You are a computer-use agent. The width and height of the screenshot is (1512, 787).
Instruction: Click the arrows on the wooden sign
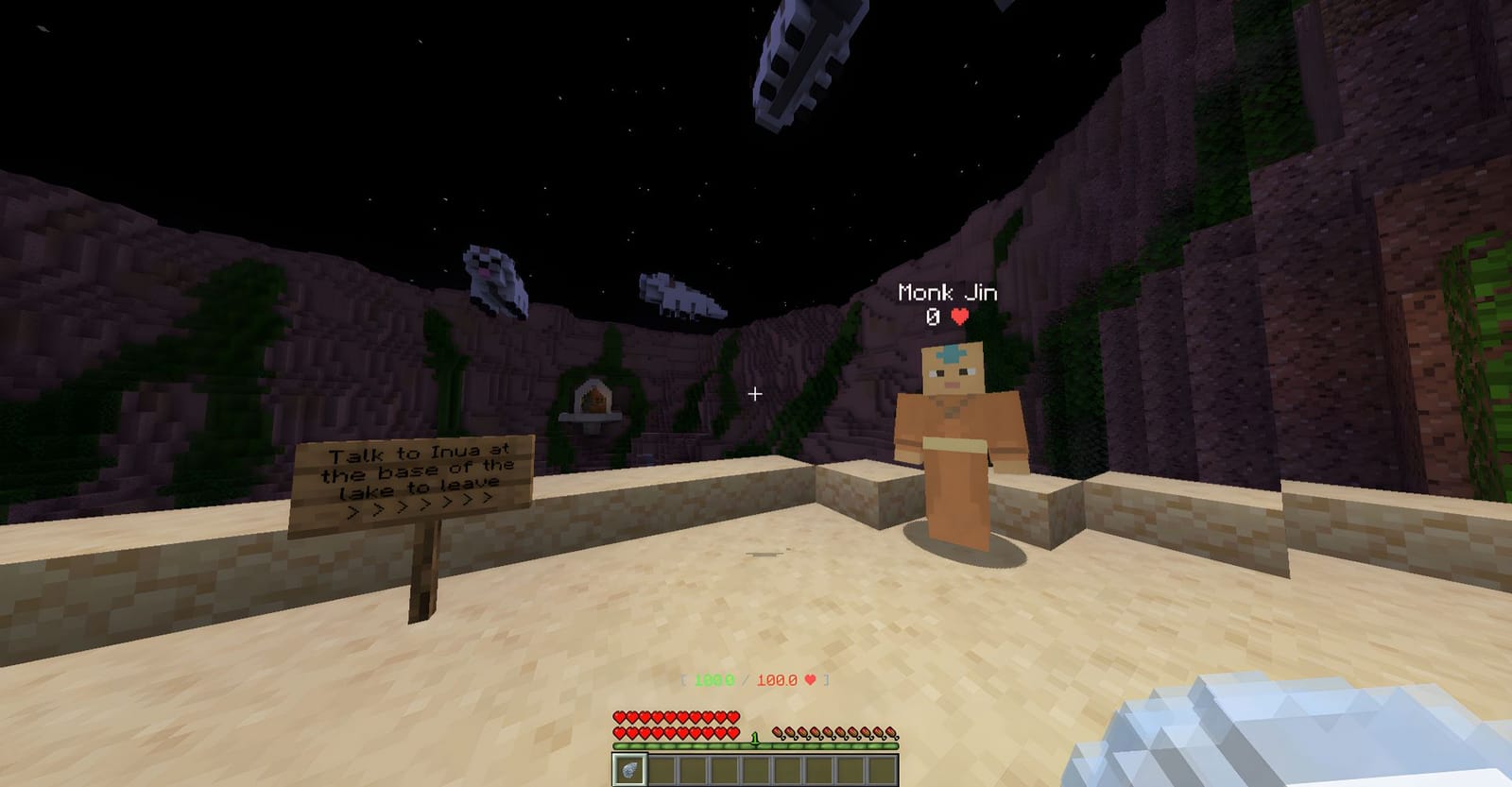point(419,507)
